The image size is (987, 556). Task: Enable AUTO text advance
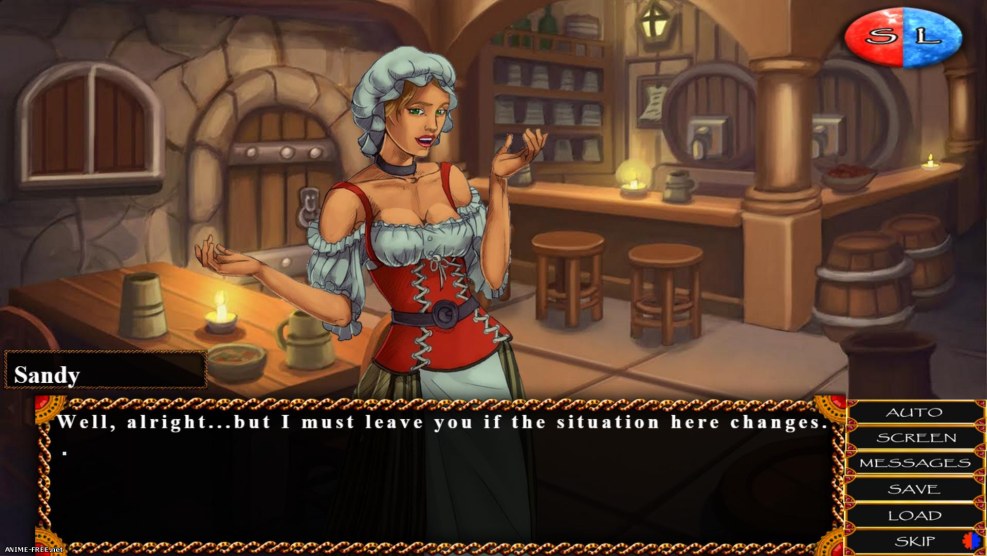tap(913, 412)
